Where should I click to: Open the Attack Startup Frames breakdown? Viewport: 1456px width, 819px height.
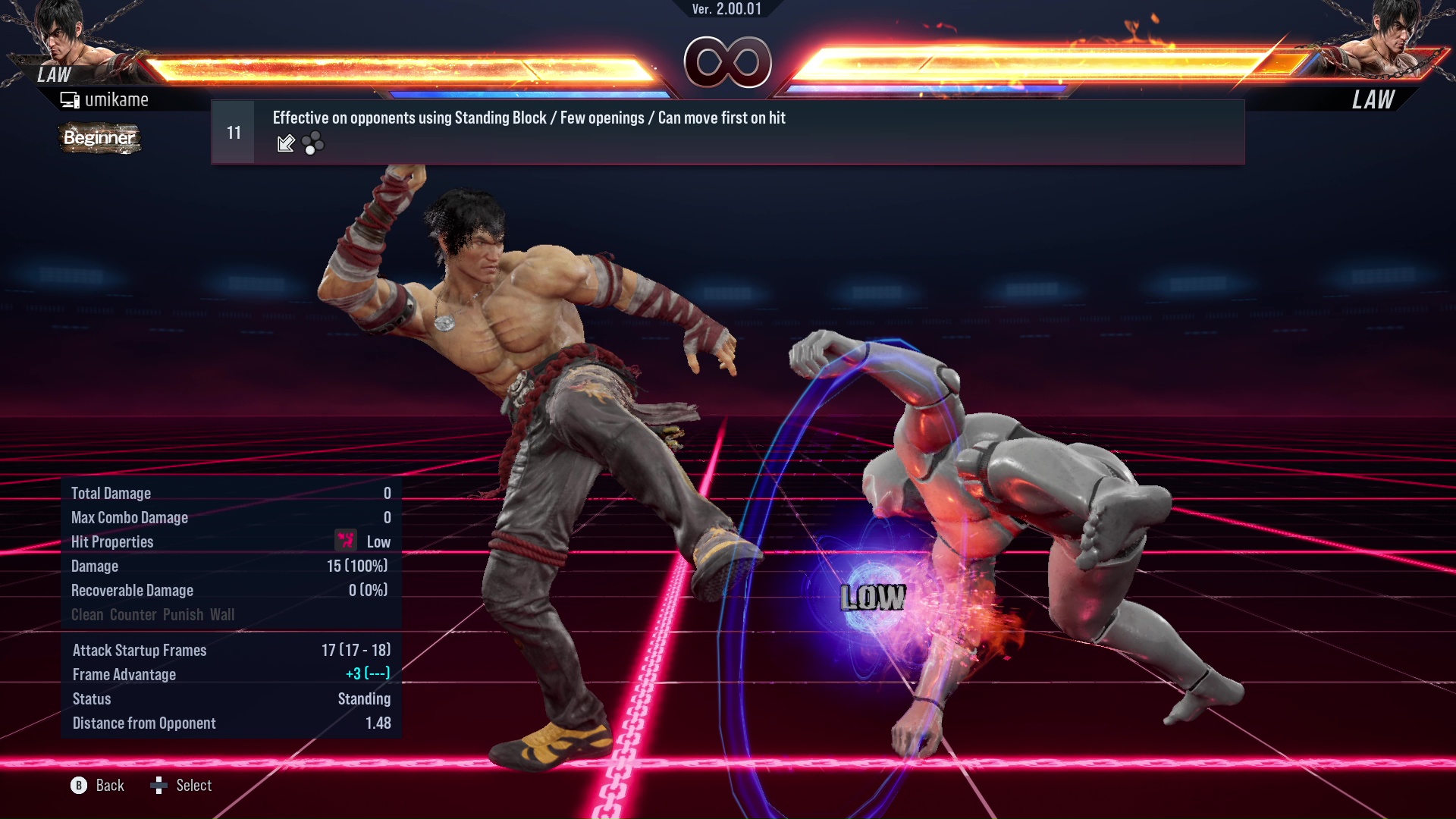point(354,650)
